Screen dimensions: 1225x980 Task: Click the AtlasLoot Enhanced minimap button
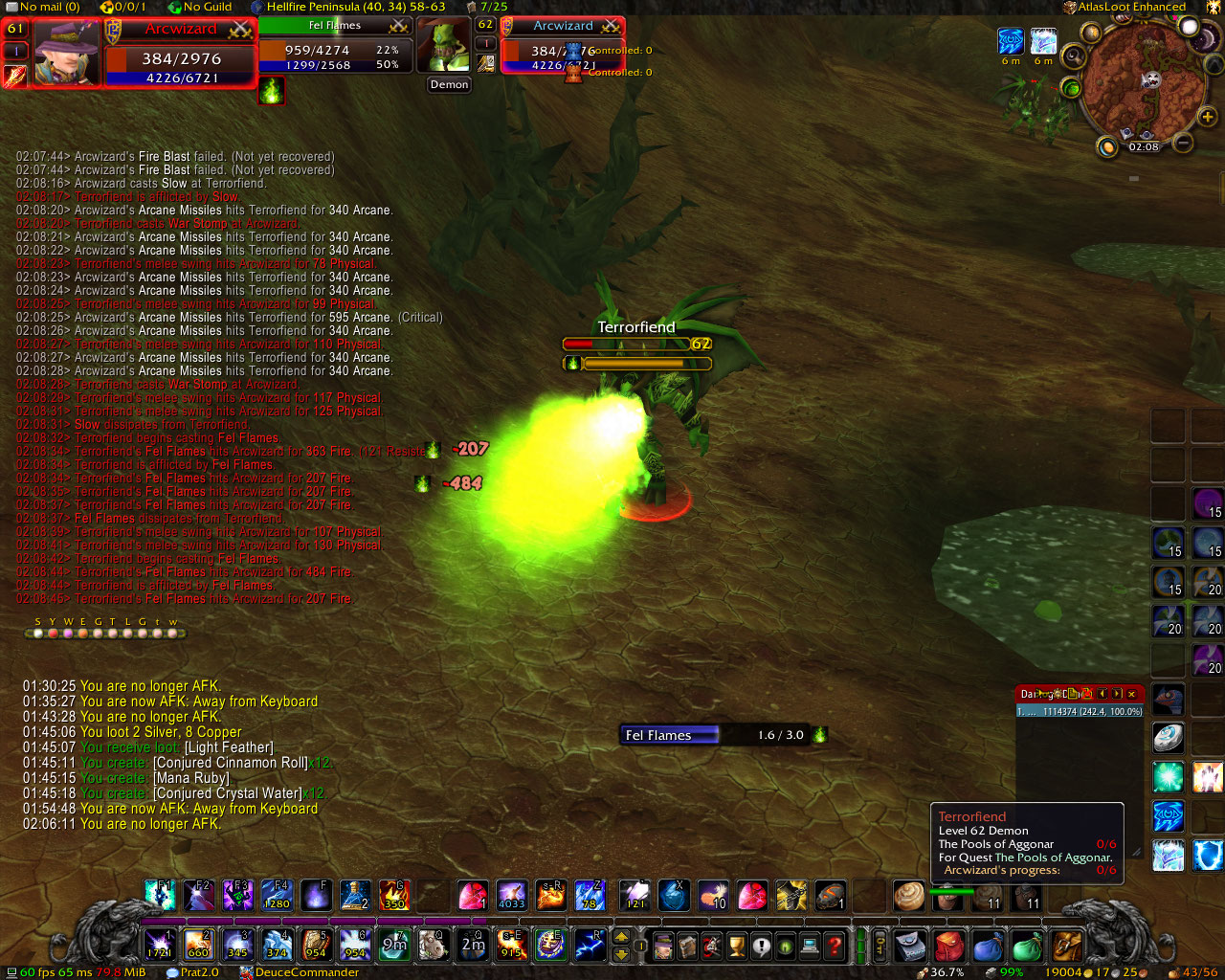pyautogui.click(x=1071, y=7)
